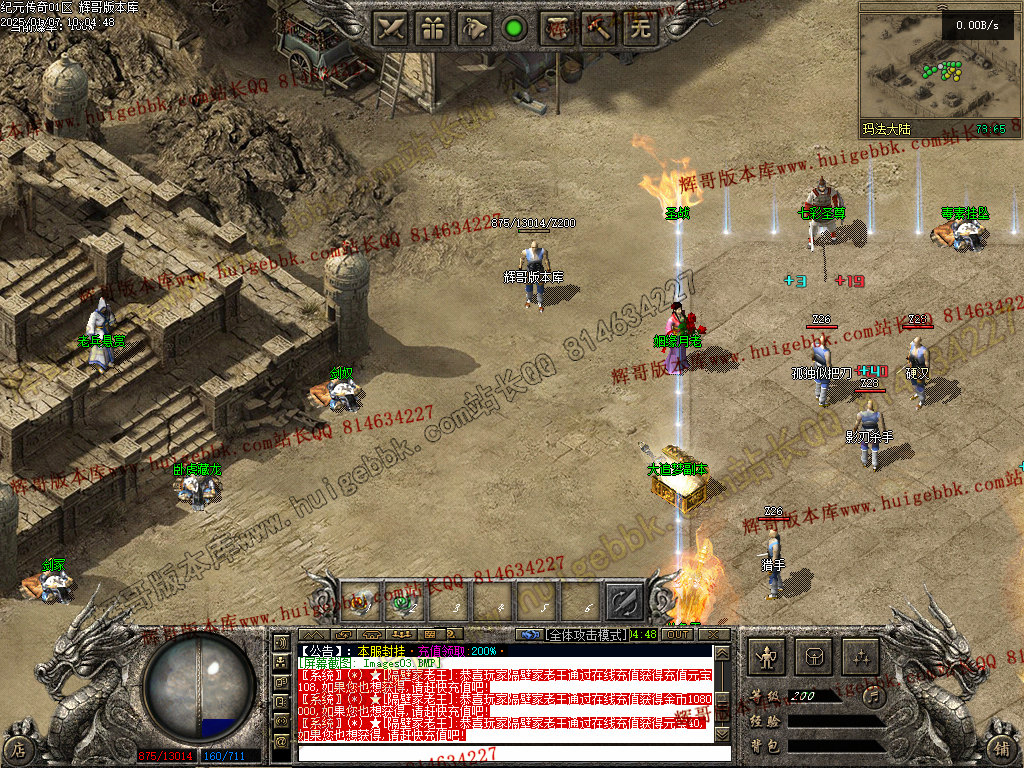Screen dimensions: 1024x768
Task: Open the character equipment panel icon
Action: 768,657
